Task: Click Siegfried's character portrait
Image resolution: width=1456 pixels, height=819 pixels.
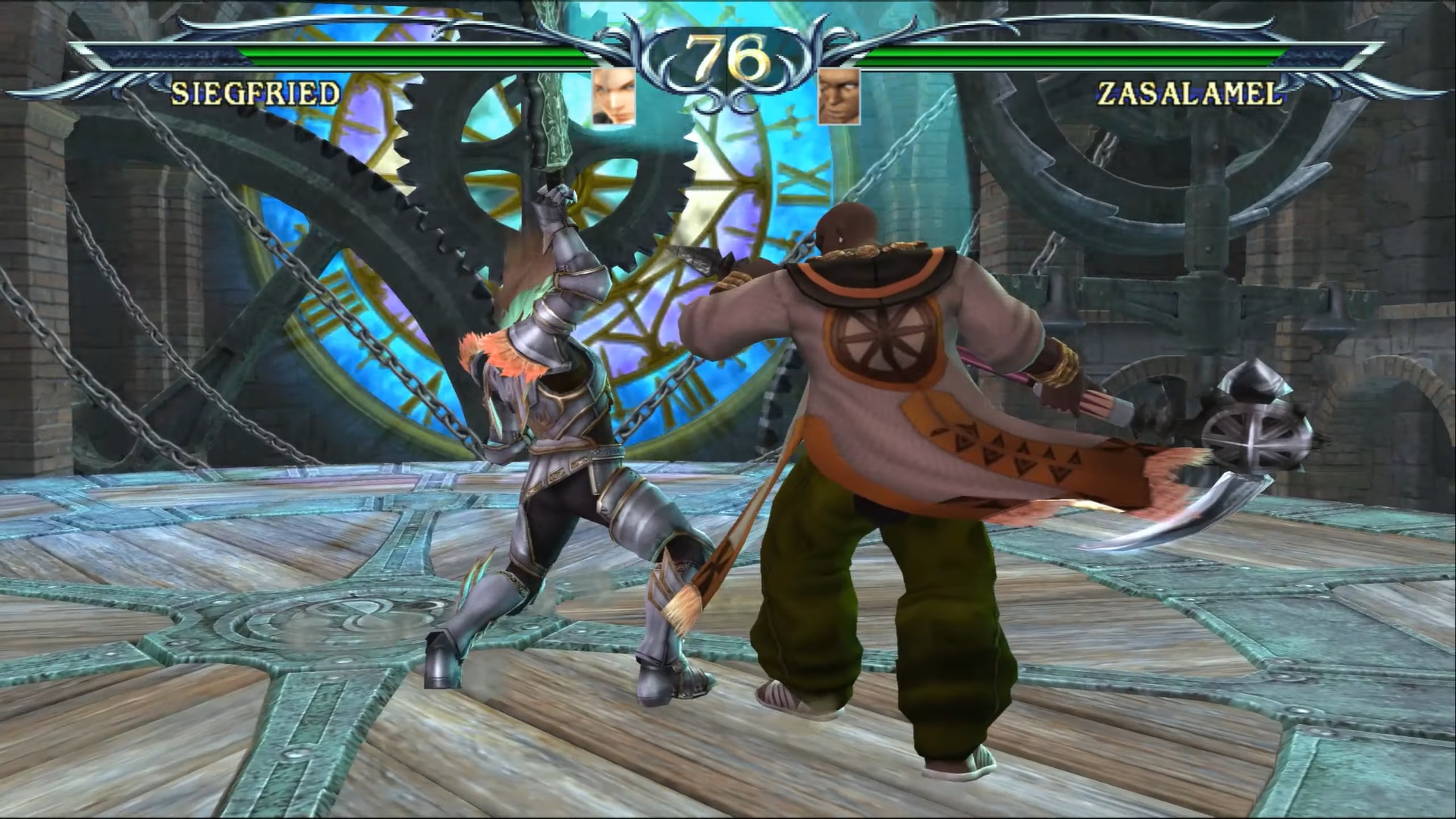Action: pyautogui.click(x=613, y=96)
